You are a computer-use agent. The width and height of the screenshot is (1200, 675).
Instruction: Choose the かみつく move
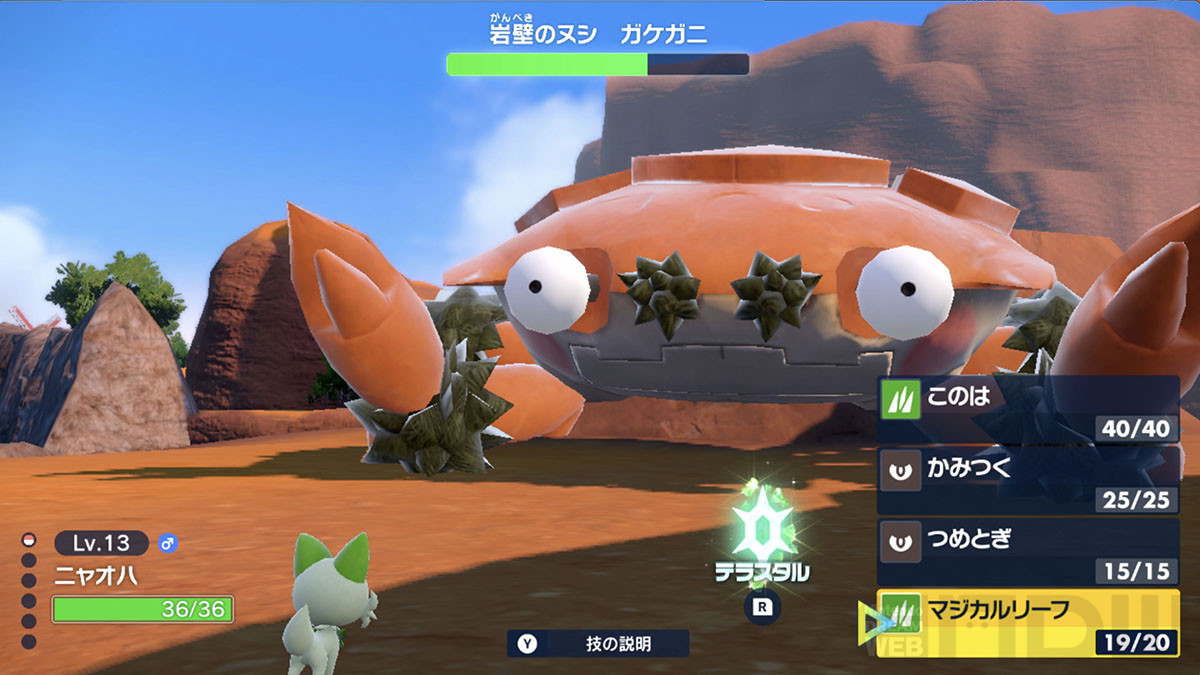click(1028, 481)
